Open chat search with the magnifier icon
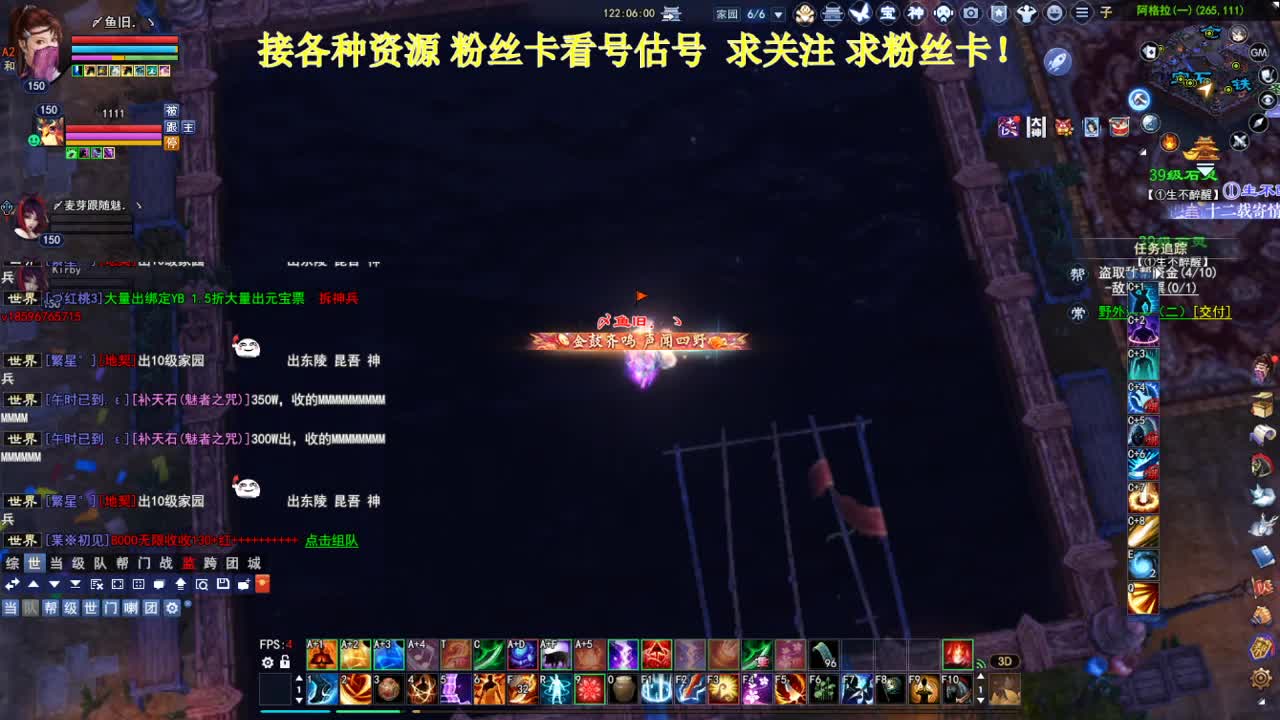Image resolution: width=1280 pixels, height=720 pixels. pyautogui.click(x=203, y=585)
